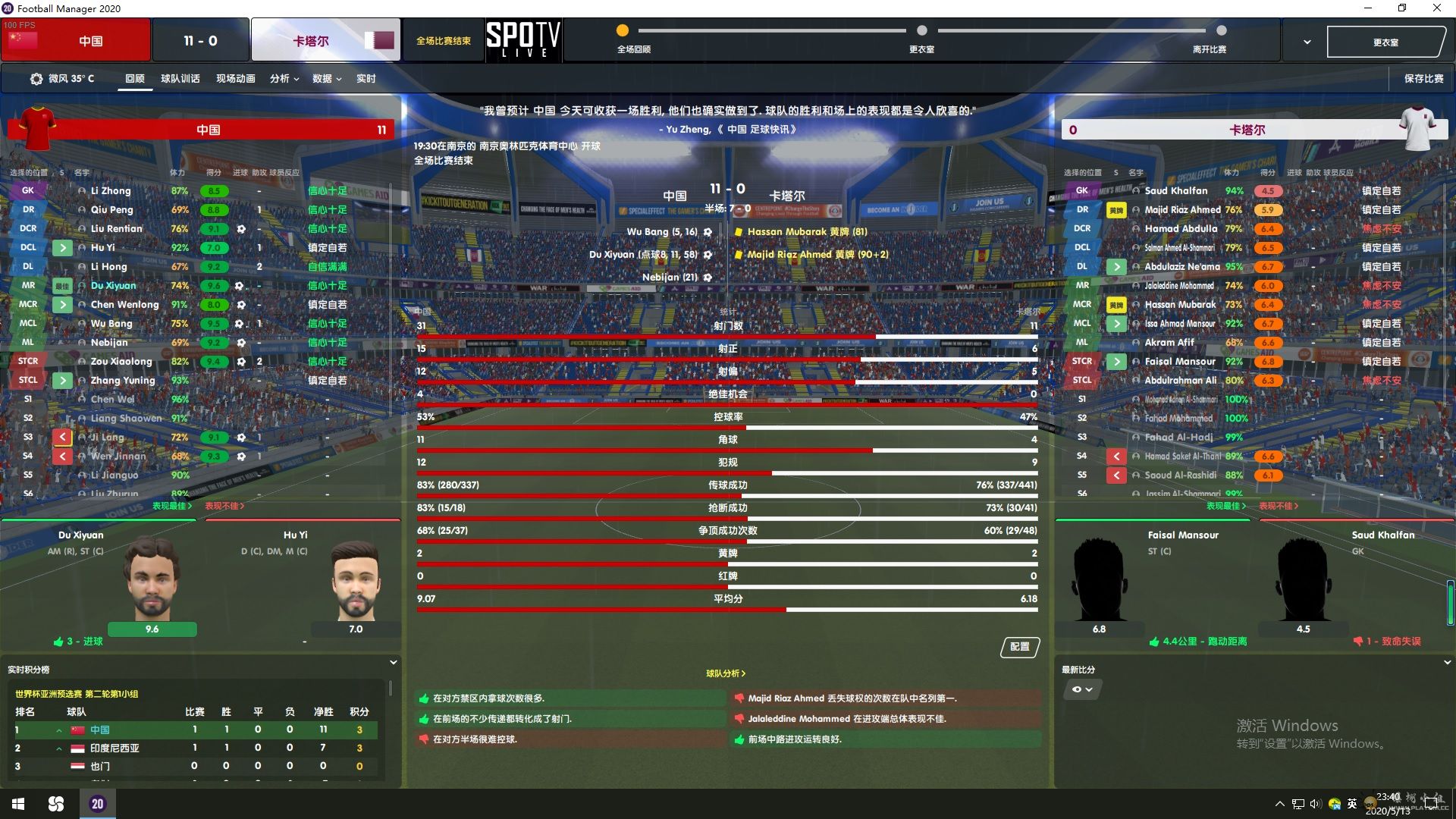Image resolution: width=1456 pixels, height=819 pixels.
Task: Open the 配置 settings button
Action: point(1020,647)
